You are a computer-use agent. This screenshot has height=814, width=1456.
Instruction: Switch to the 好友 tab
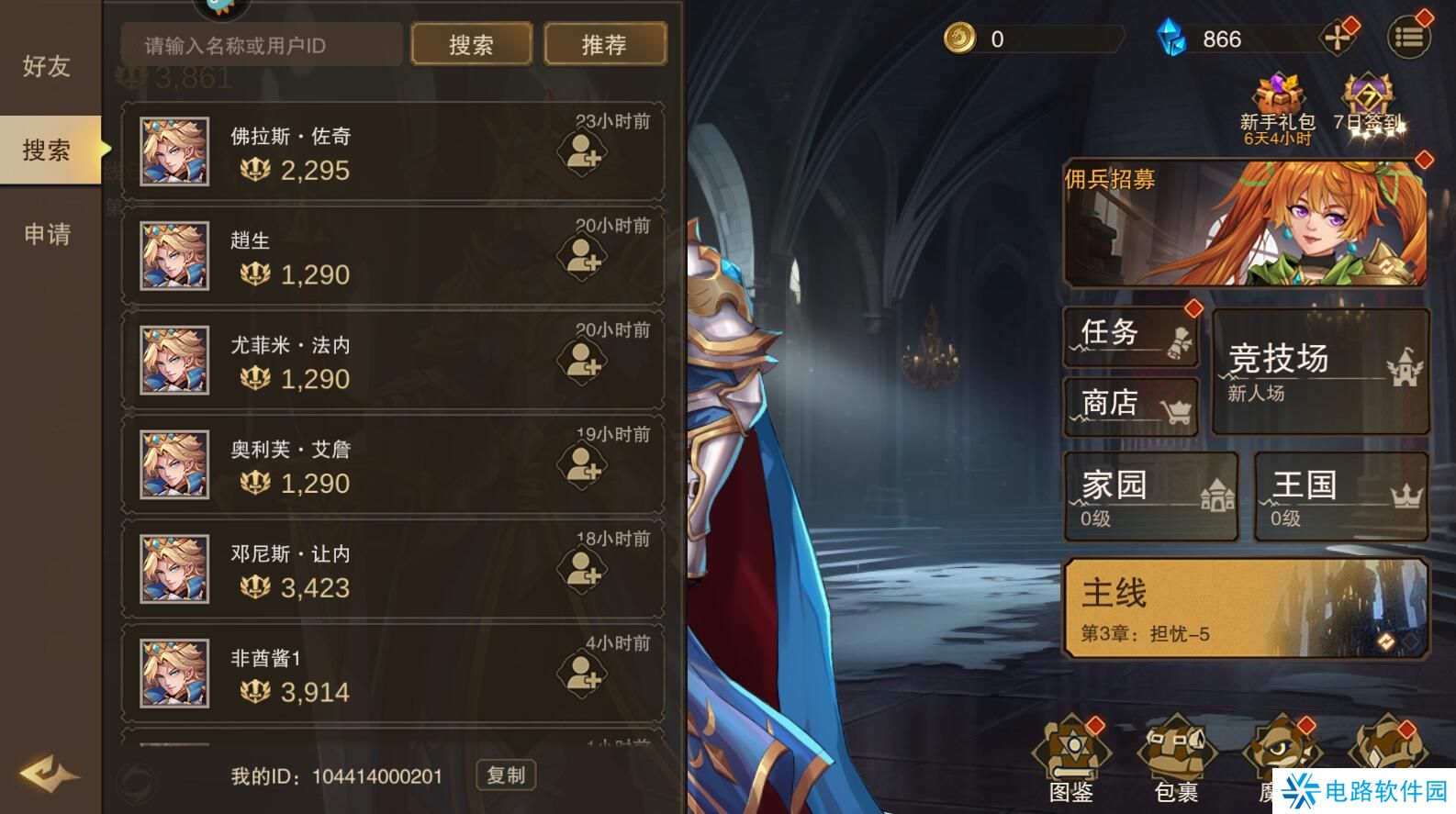click(48, 66)
